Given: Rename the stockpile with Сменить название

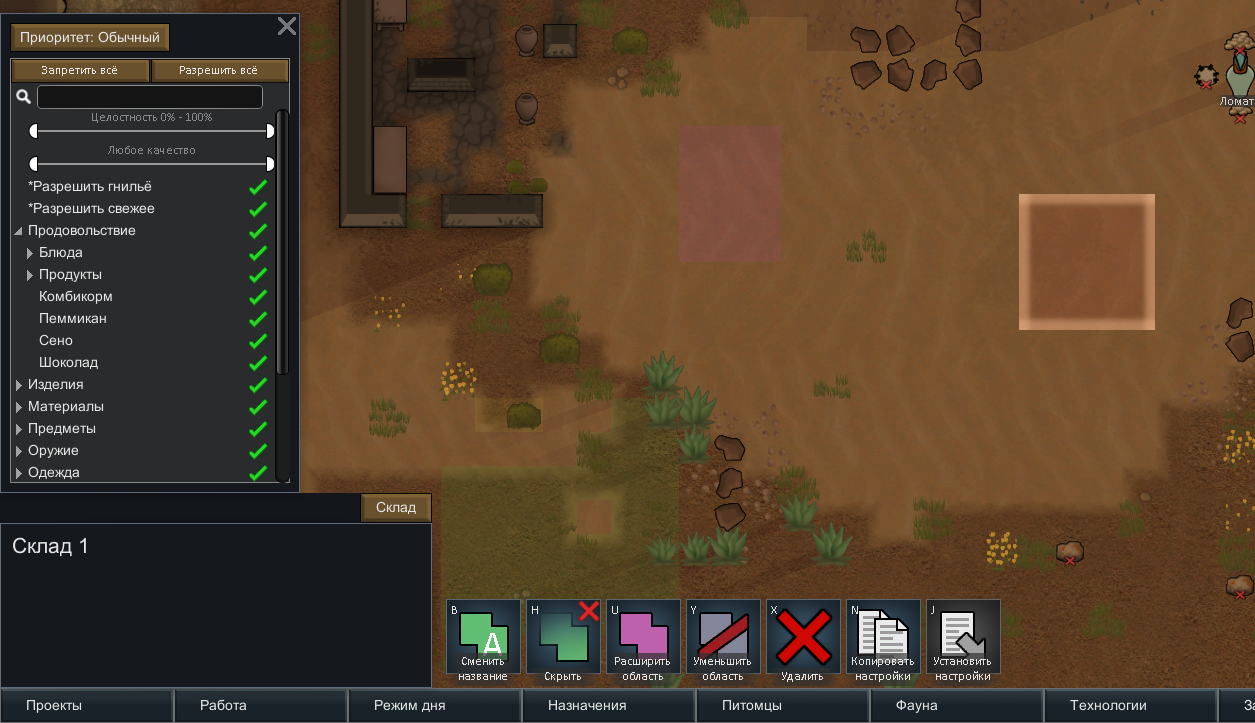Looking at the screenshot, I should click(483, 636).
